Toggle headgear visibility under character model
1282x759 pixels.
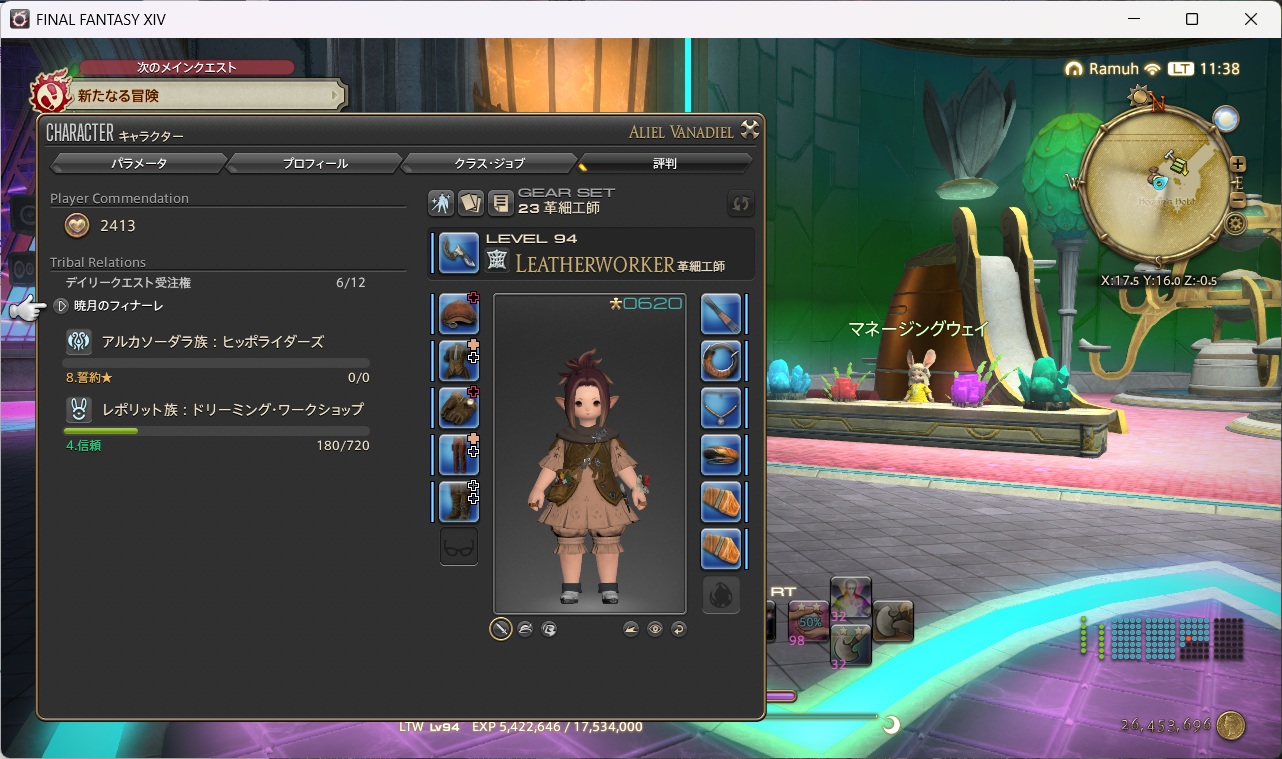tap(525, 629)
